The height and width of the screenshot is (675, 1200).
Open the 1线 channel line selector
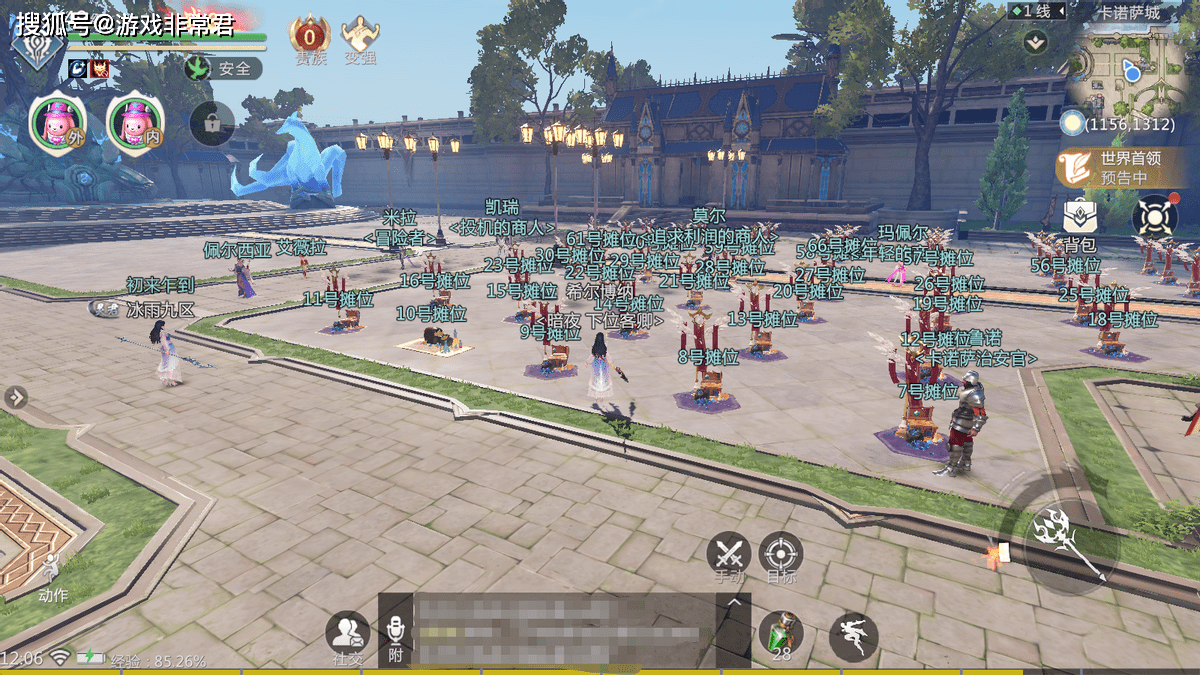[x=1033, y=11]
